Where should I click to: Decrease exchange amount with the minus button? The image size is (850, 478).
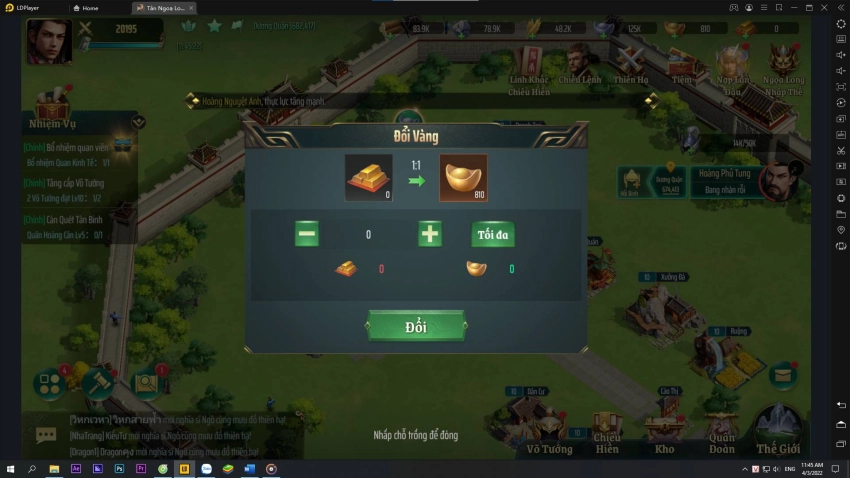[x=307, y=234]
